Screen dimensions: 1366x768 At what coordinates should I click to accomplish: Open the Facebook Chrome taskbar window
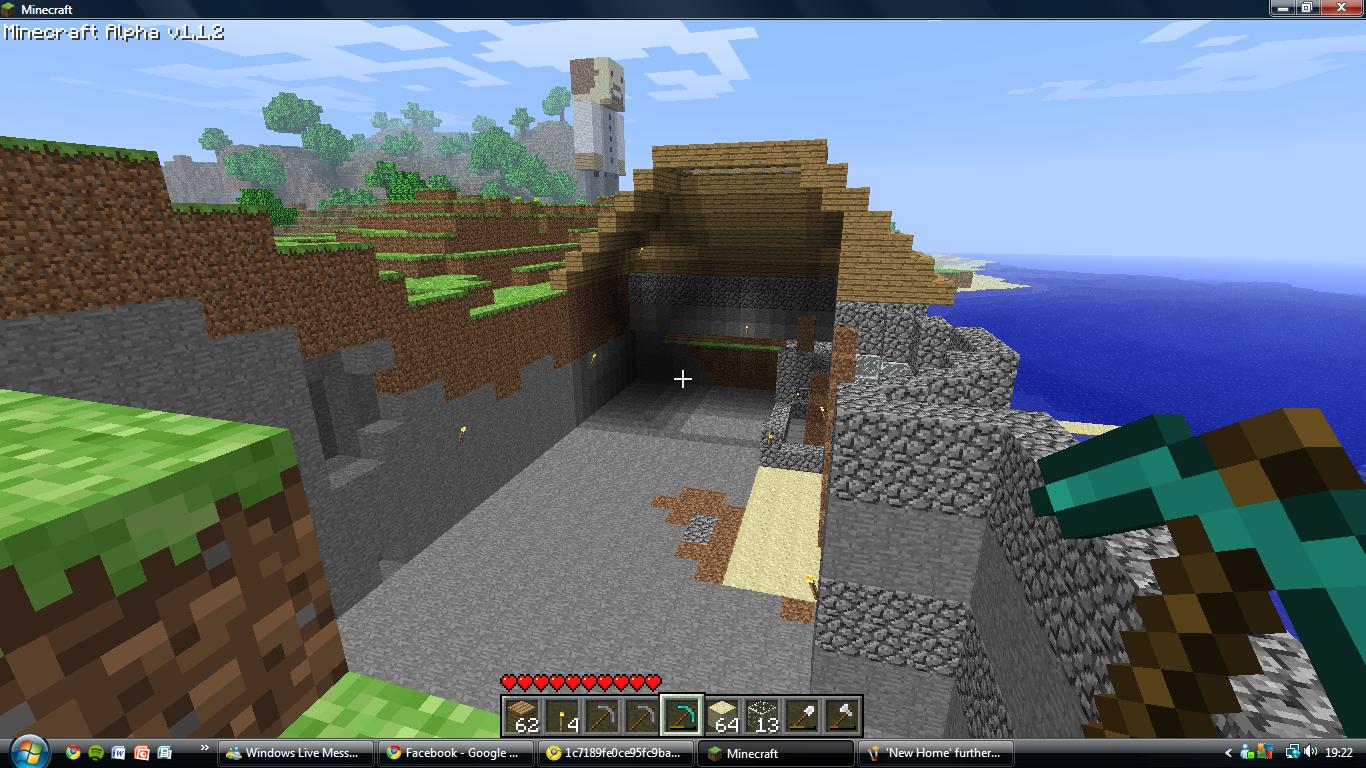coord(454,753)
